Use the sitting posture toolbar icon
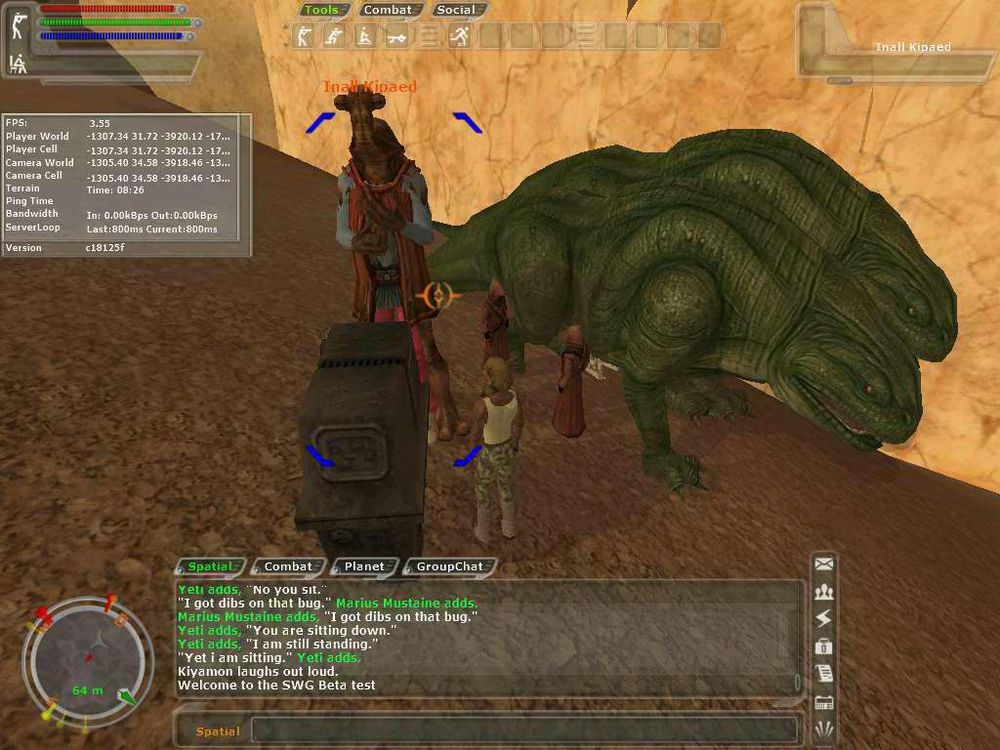 pos(364,37)
